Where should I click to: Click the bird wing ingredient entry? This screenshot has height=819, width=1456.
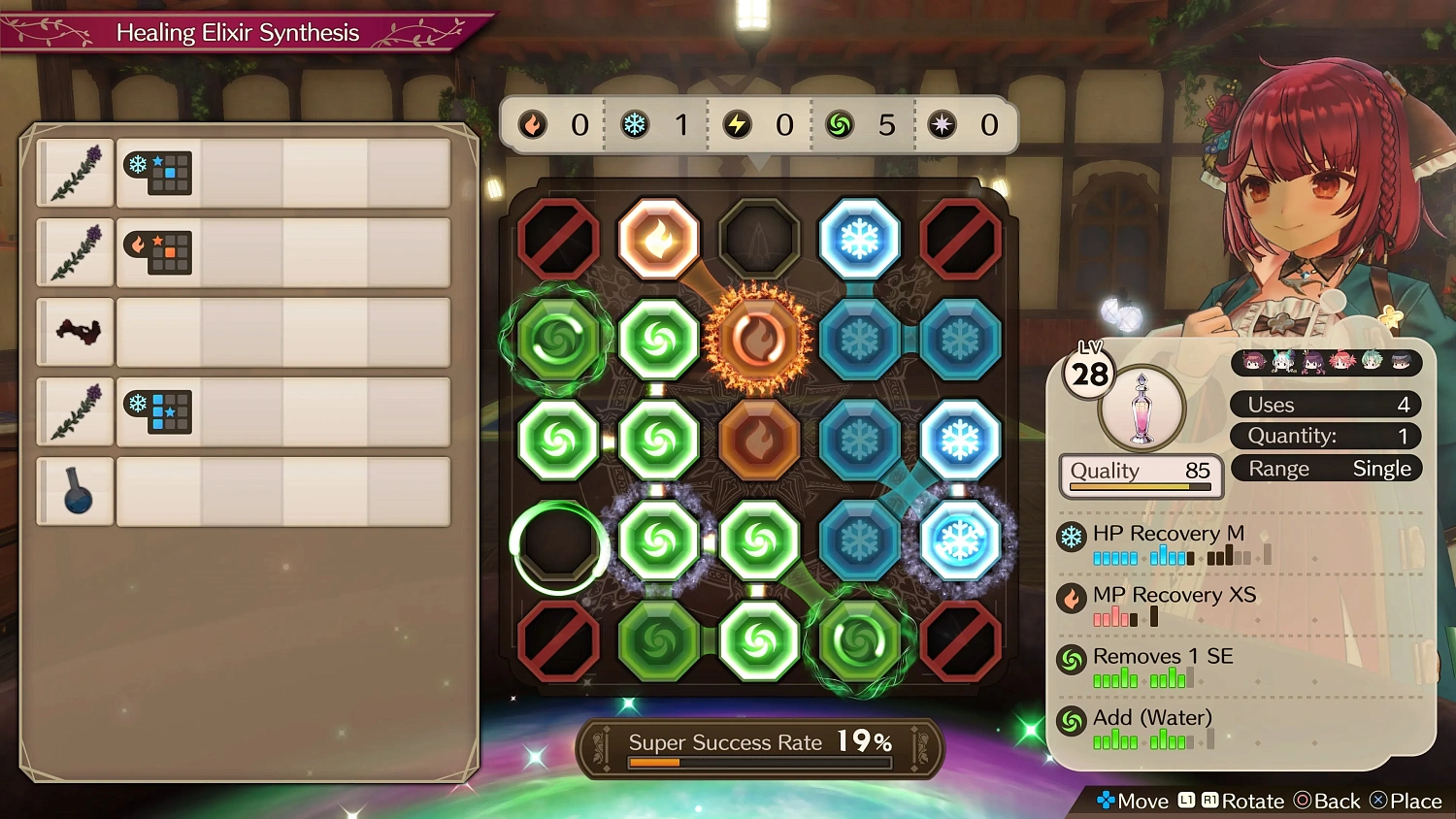coord(75,332)
